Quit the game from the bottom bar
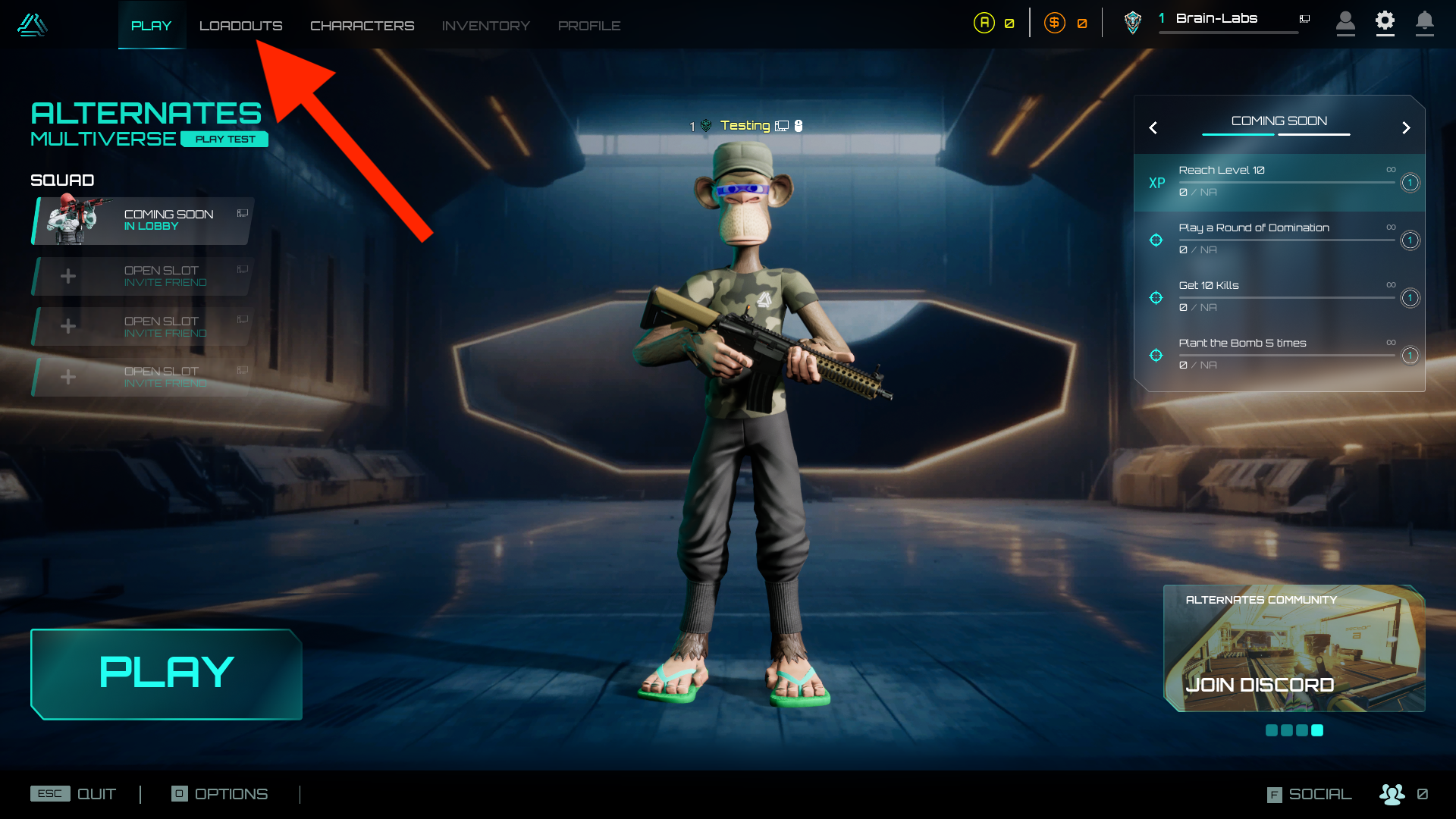This screenshot has width=1456, height=819. (x=74, y=794)
